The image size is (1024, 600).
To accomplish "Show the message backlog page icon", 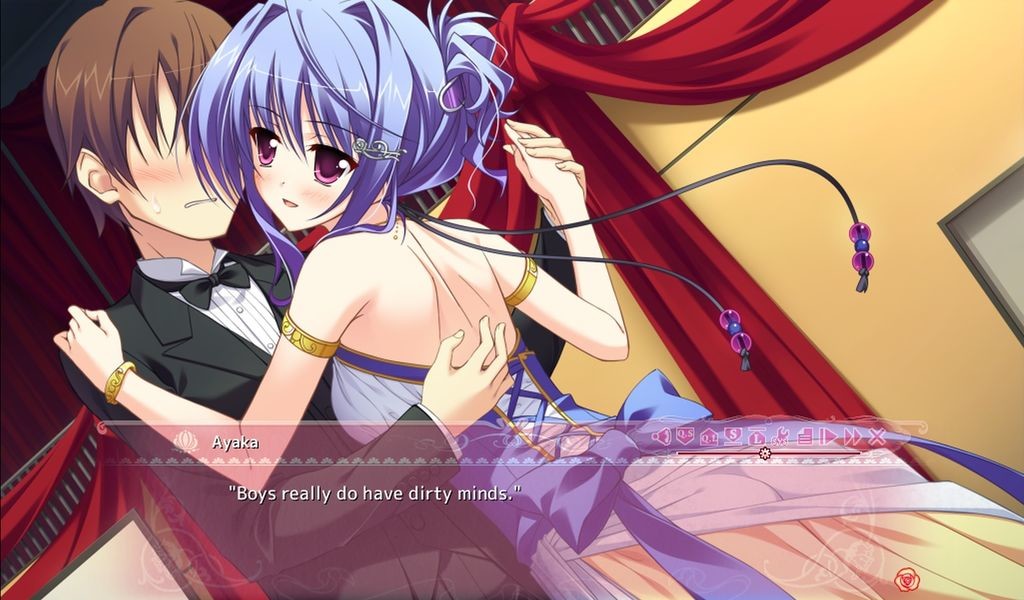I will (804, 436).
